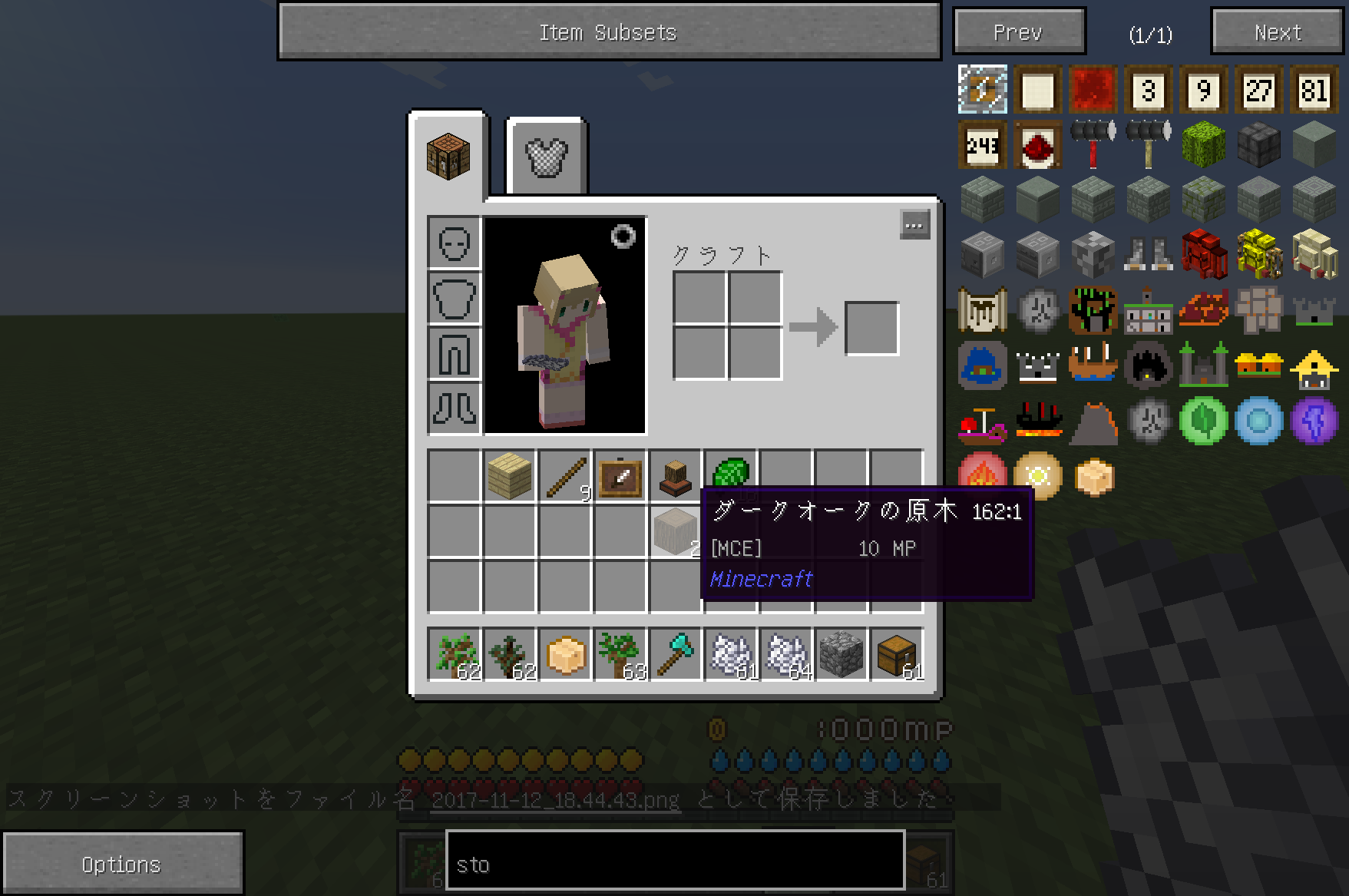Image resolution: width=1349 pixels, height=896 pixels.
Task: Click the Prev page button
Action: (1018, 31)
